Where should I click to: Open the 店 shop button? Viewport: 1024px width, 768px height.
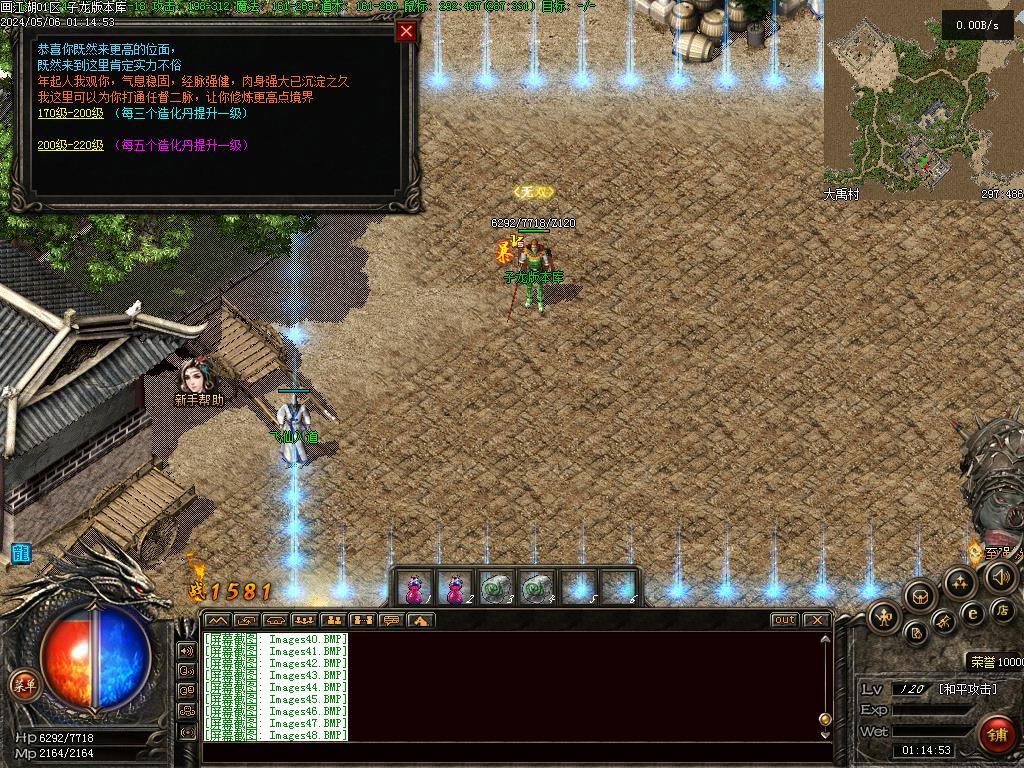[1003, 609]
